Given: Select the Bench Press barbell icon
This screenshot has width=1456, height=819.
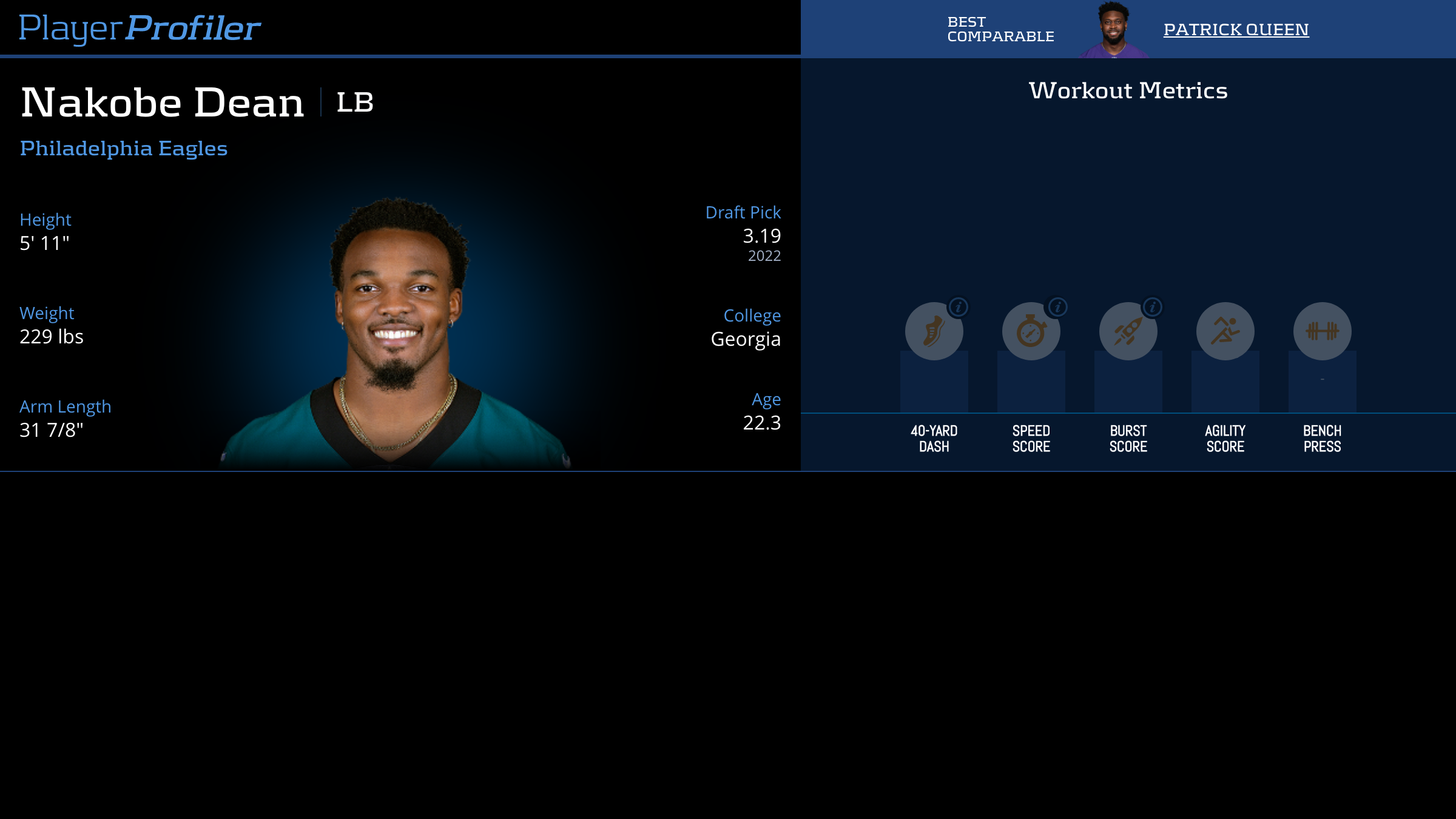Looking at the screenshot, I should click(x=1321, y=331).
